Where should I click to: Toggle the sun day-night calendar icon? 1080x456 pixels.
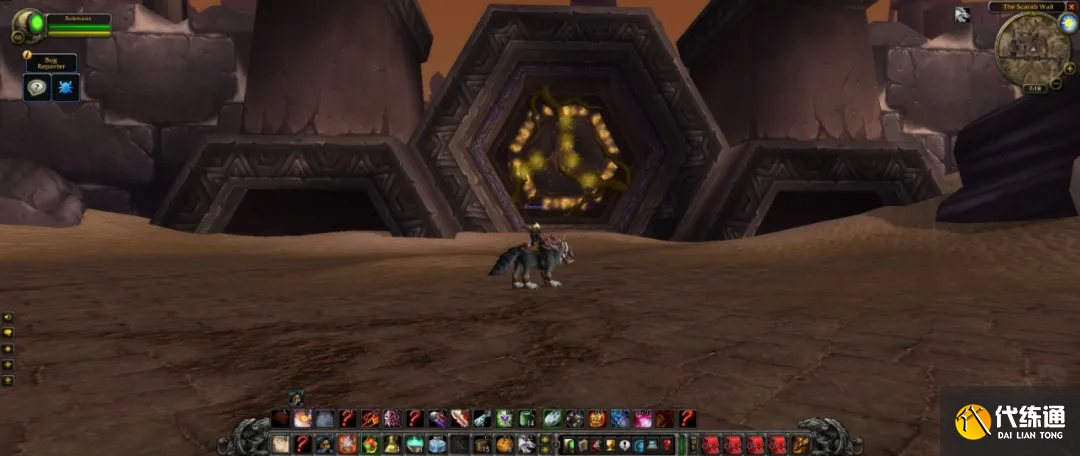(x=1067, y=23)
